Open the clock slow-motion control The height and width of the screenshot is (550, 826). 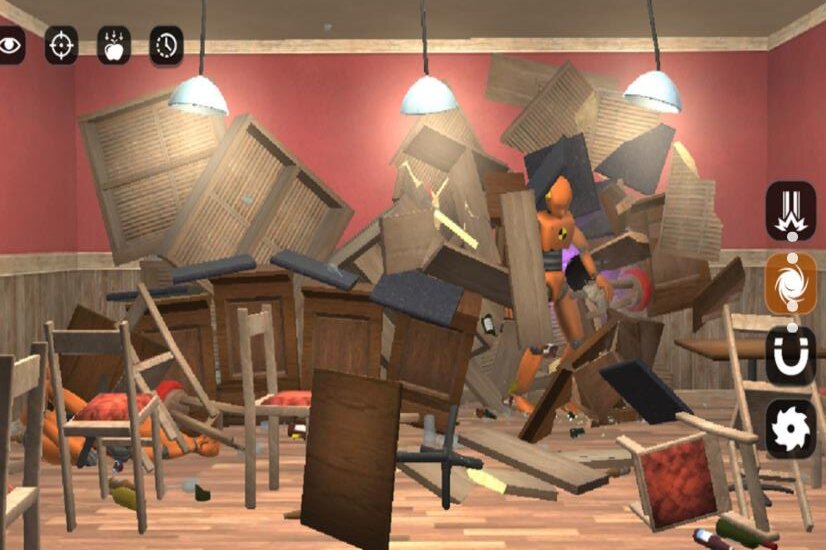tap(166, 45)
